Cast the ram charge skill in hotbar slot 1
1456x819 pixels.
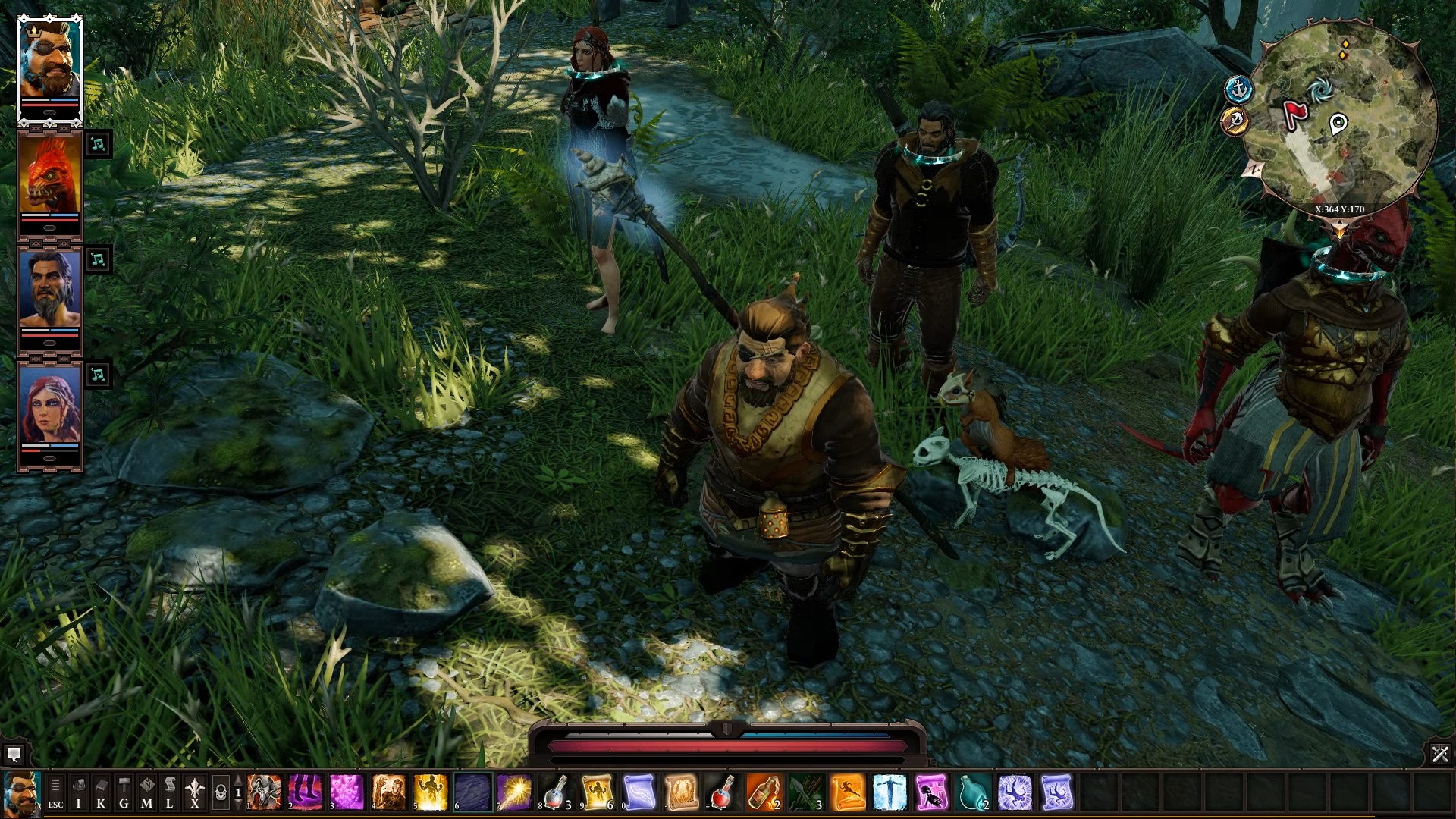pos(263,792)
